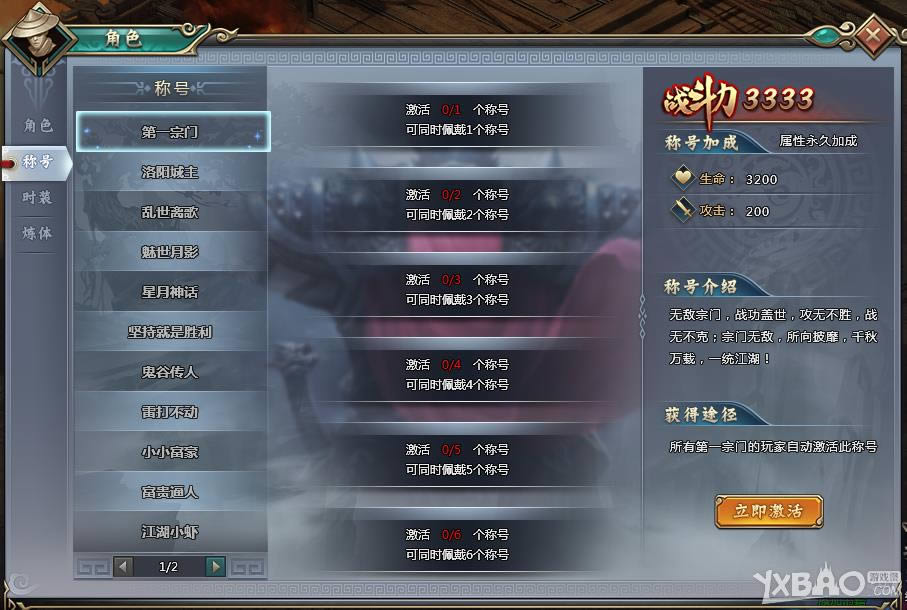Select the 鬼谷传人 title
This screenshot has width=907, height=610.
[x=170, y=372]
